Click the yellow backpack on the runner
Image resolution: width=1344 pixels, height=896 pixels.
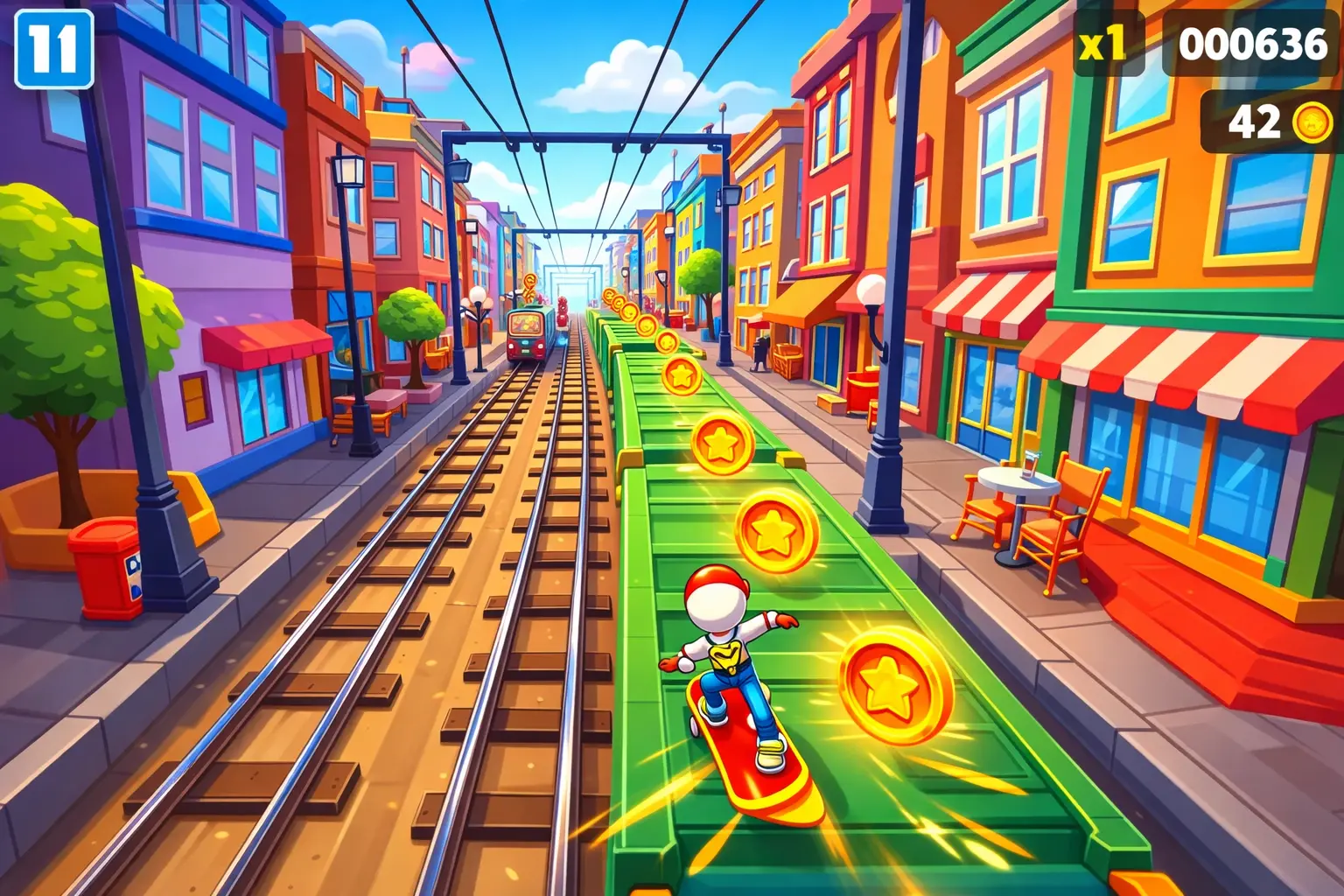tap(724, 656)
